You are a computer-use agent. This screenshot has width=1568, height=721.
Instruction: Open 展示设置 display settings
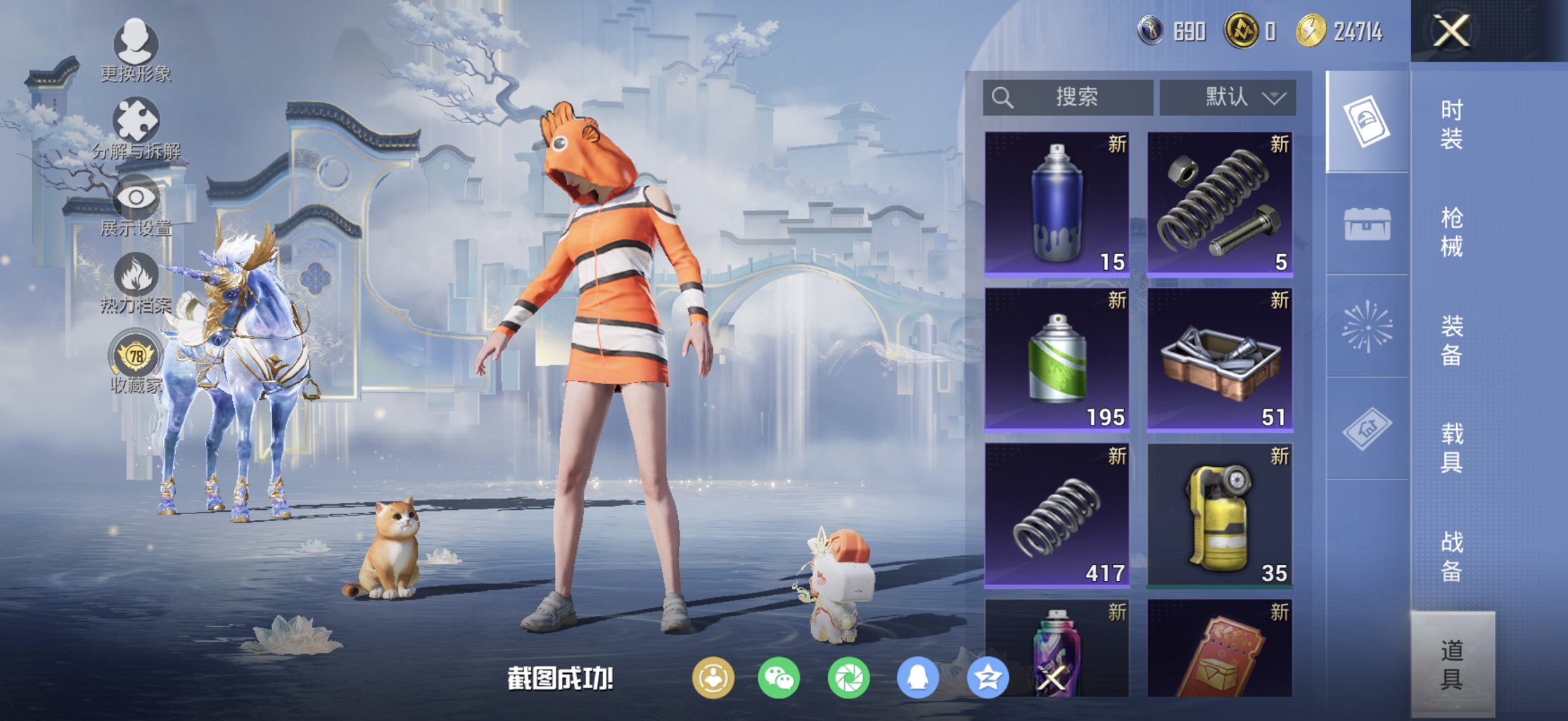[x=135, y=205]
